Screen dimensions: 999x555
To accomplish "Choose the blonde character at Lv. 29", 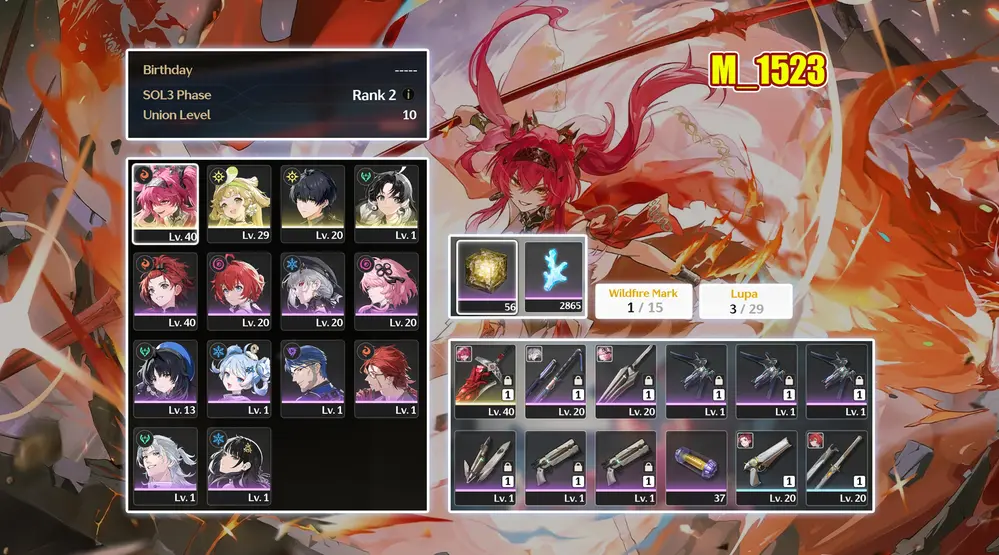I will pyautogui.click(x=239, y=204).
